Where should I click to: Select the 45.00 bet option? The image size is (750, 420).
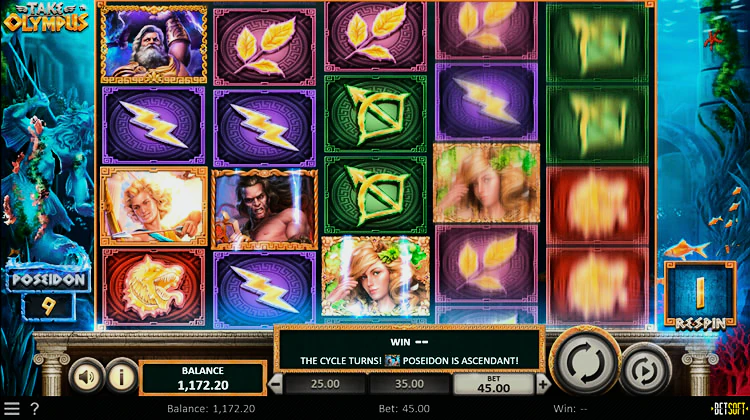[494, 385]
